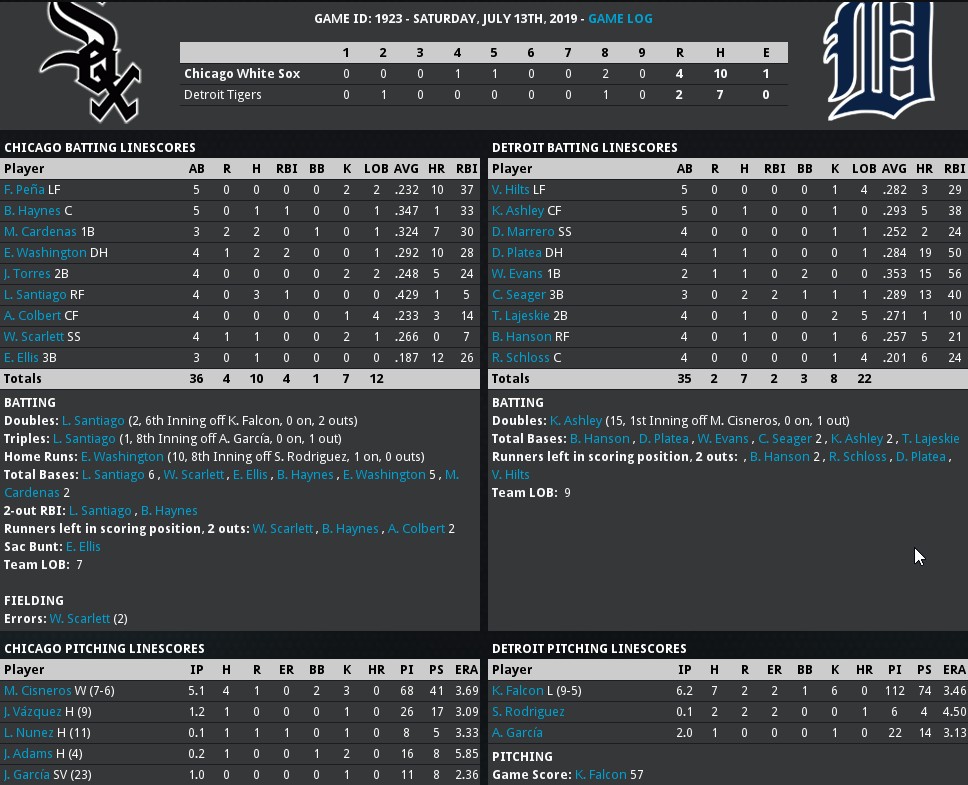Select E. Washington in the Home Runs line
Image resolution: width=968 pixels, height=785 pixels.
(121, 456)
